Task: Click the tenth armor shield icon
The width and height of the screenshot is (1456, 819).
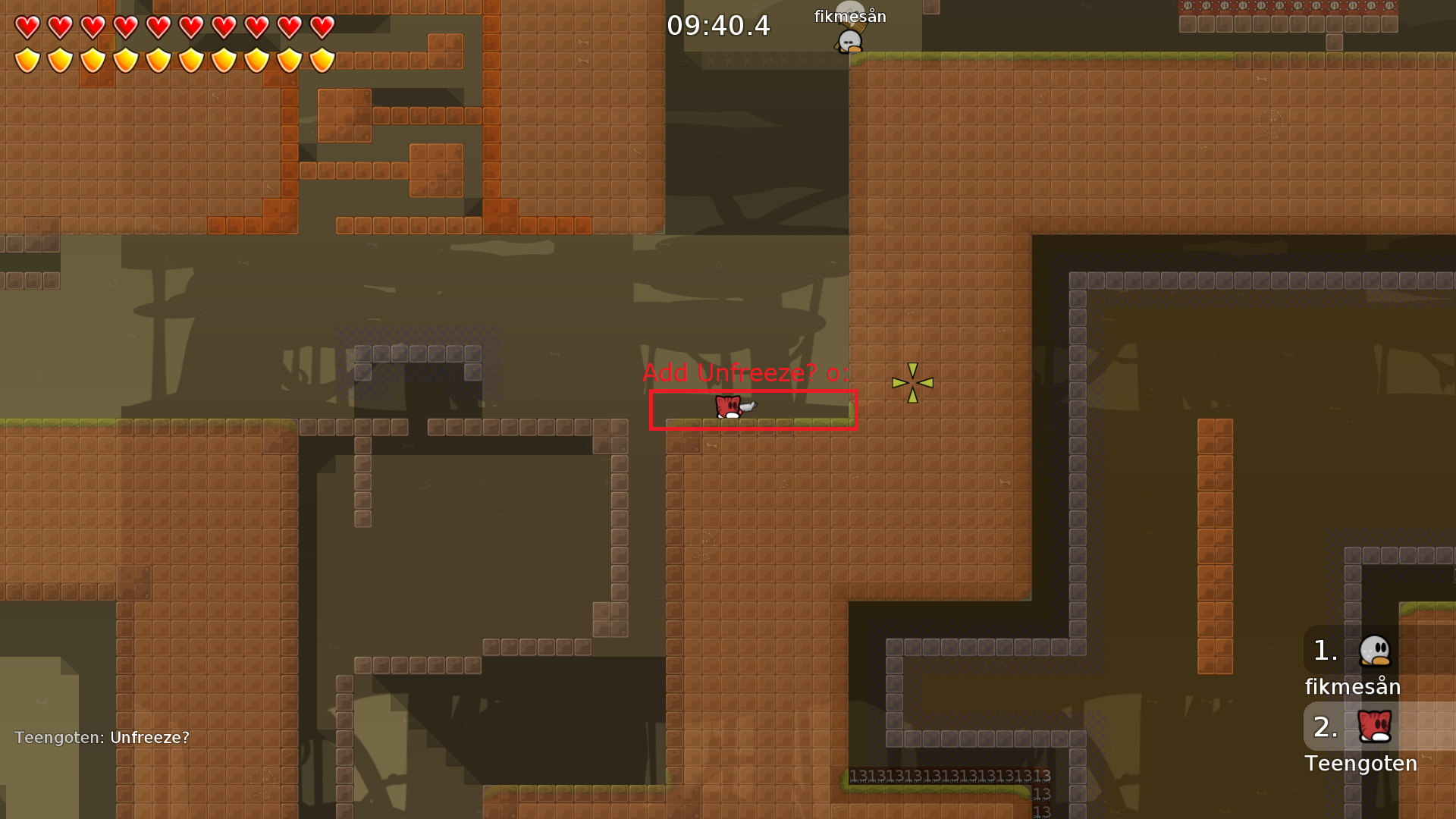Action: (321, 58)
